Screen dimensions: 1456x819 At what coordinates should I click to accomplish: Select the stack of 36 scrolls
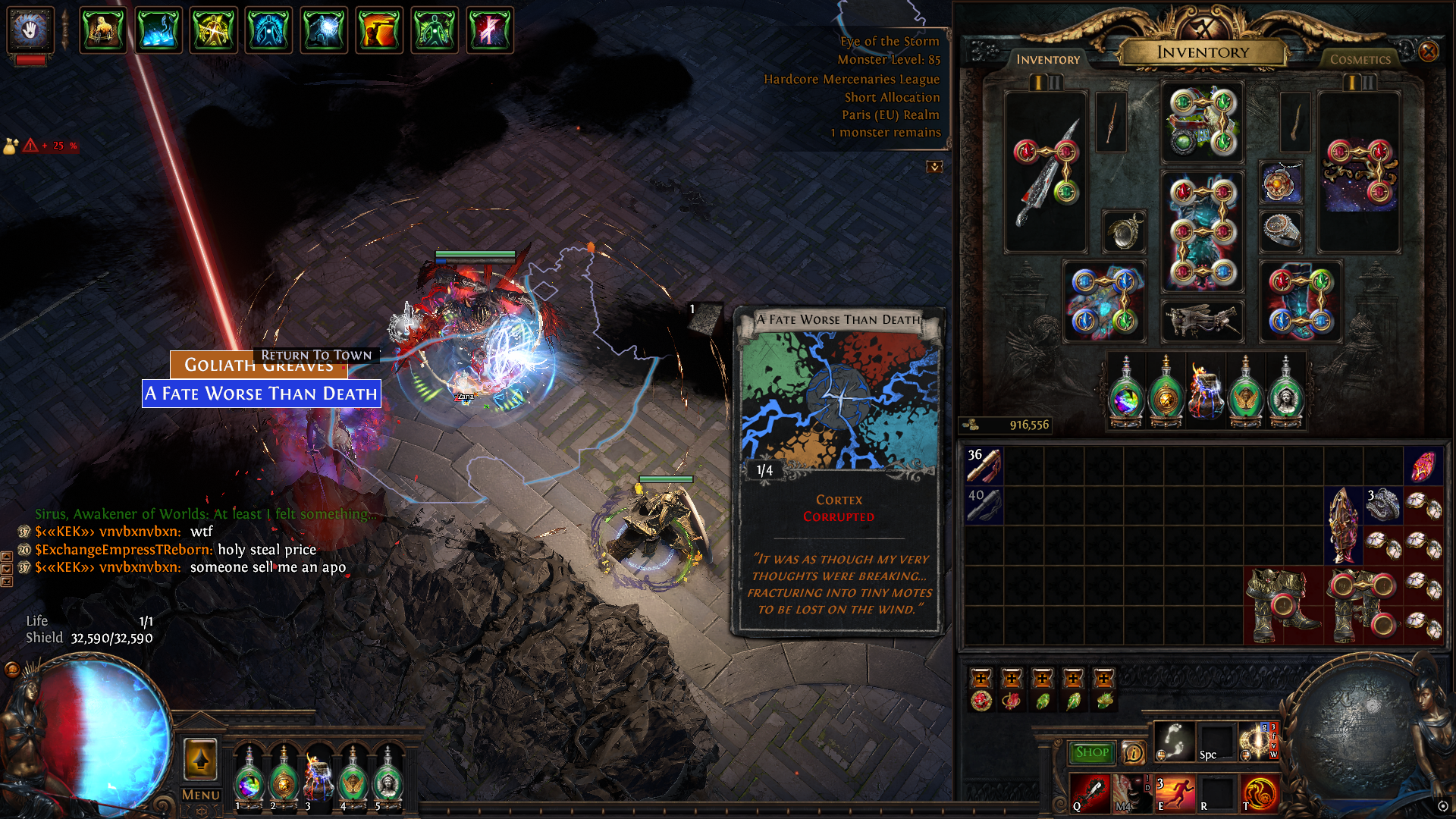(984, 466)
